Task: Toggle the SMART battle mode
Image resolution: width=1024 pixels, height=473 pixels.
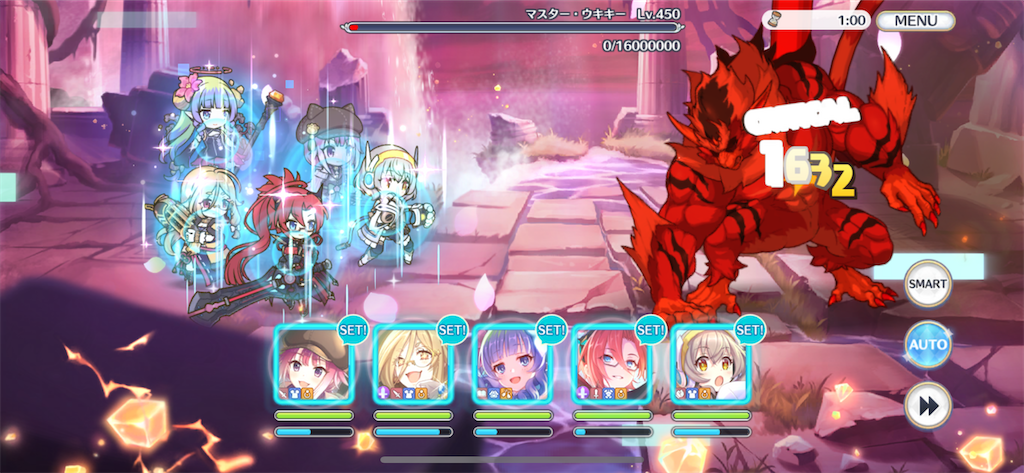Action: (x=927, y=285)
